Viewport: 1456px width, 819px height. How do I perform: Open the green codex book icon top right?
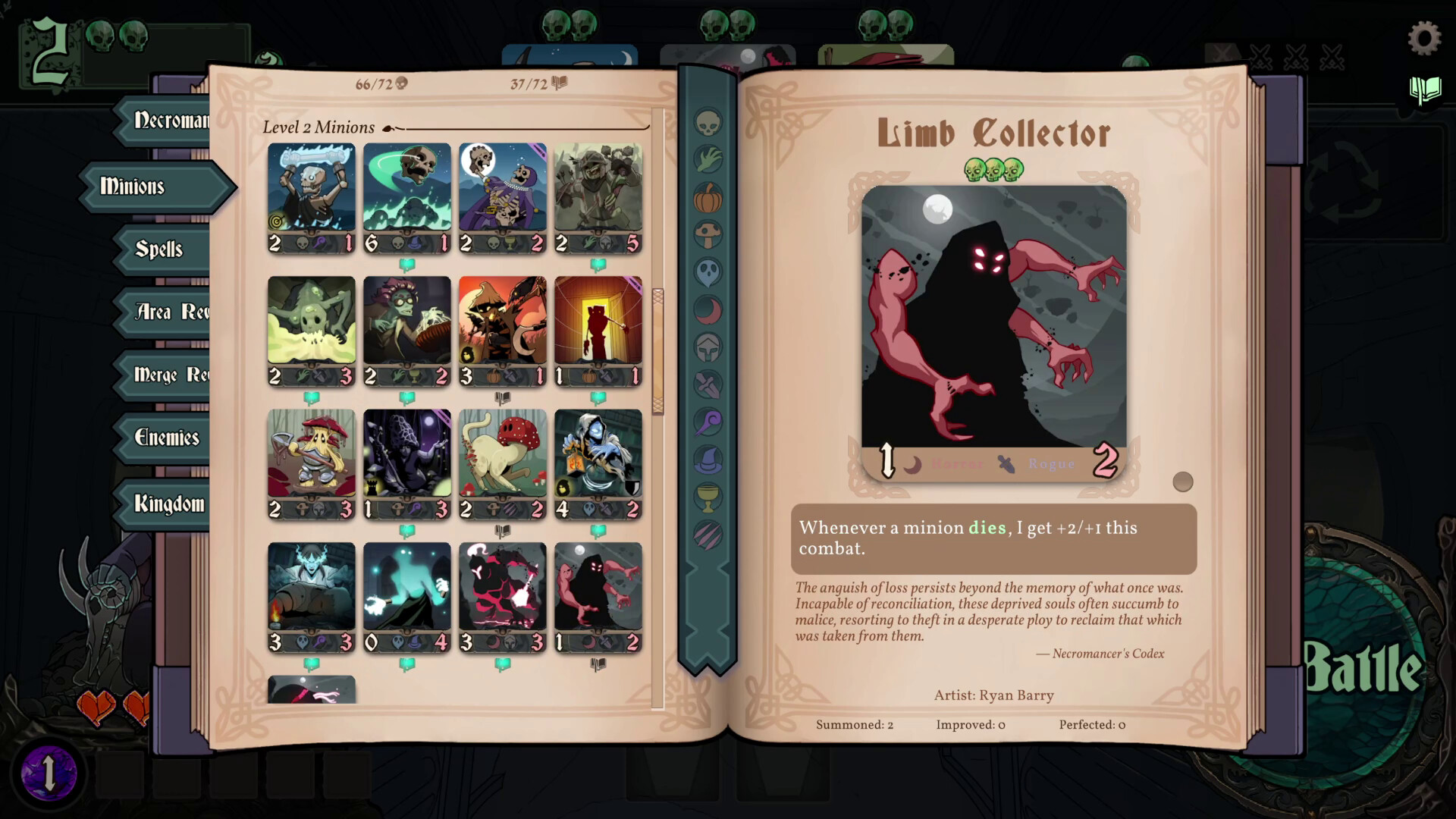pos(1424,89)
